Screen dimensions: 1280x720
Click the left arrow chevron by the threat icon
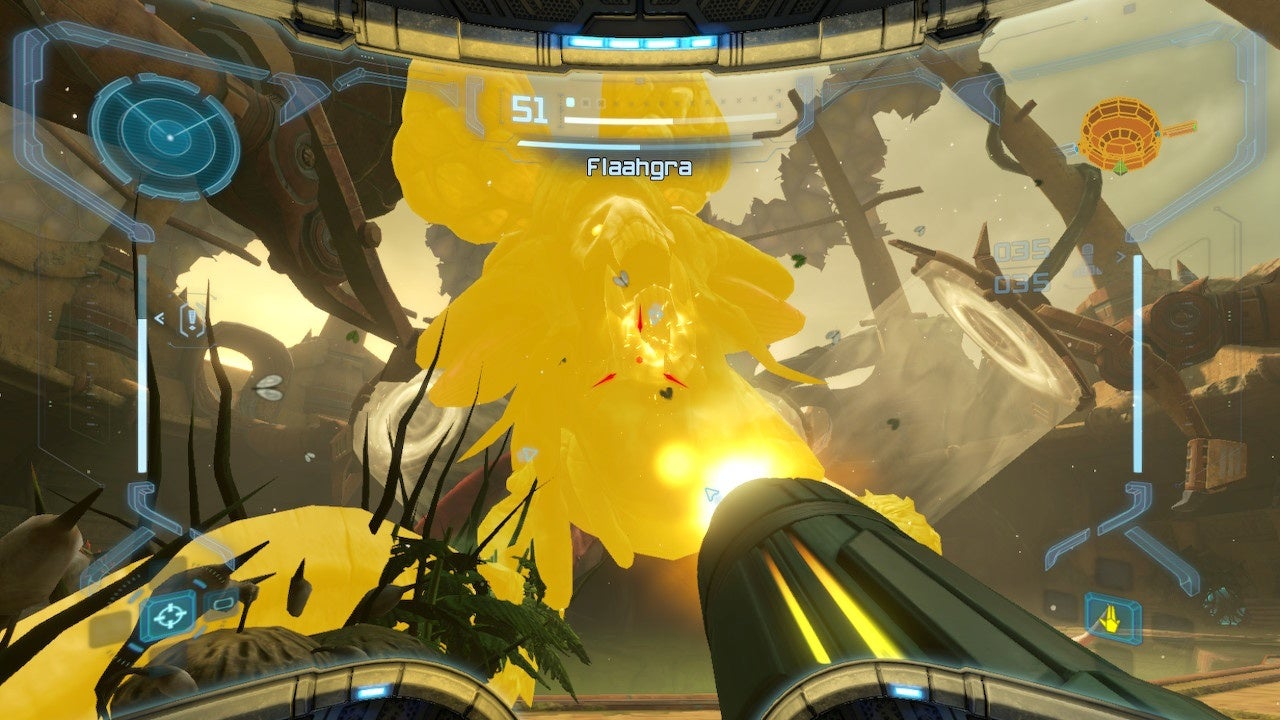160,321
